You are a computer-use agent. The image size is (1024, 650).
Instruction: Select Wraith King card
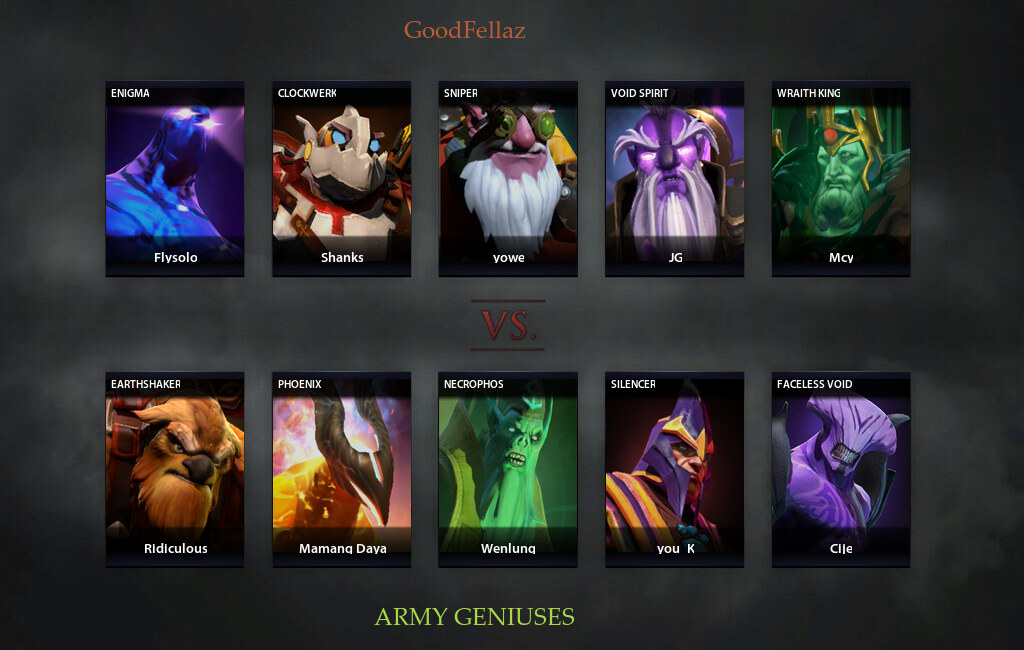[x=841, y=178]
